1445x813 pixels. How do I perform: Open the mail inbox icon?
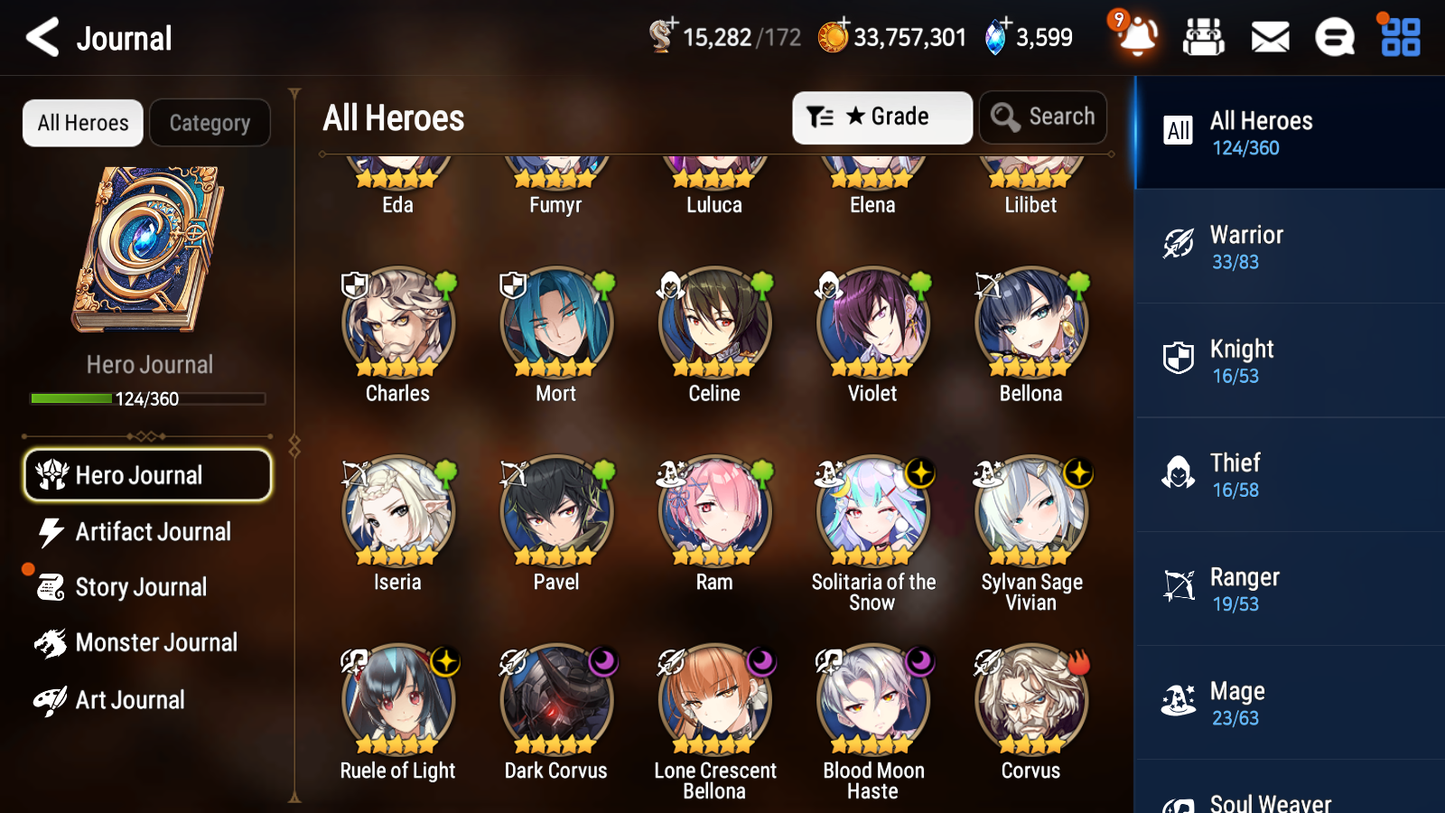pyautogui.click(x=1270, y=37)
